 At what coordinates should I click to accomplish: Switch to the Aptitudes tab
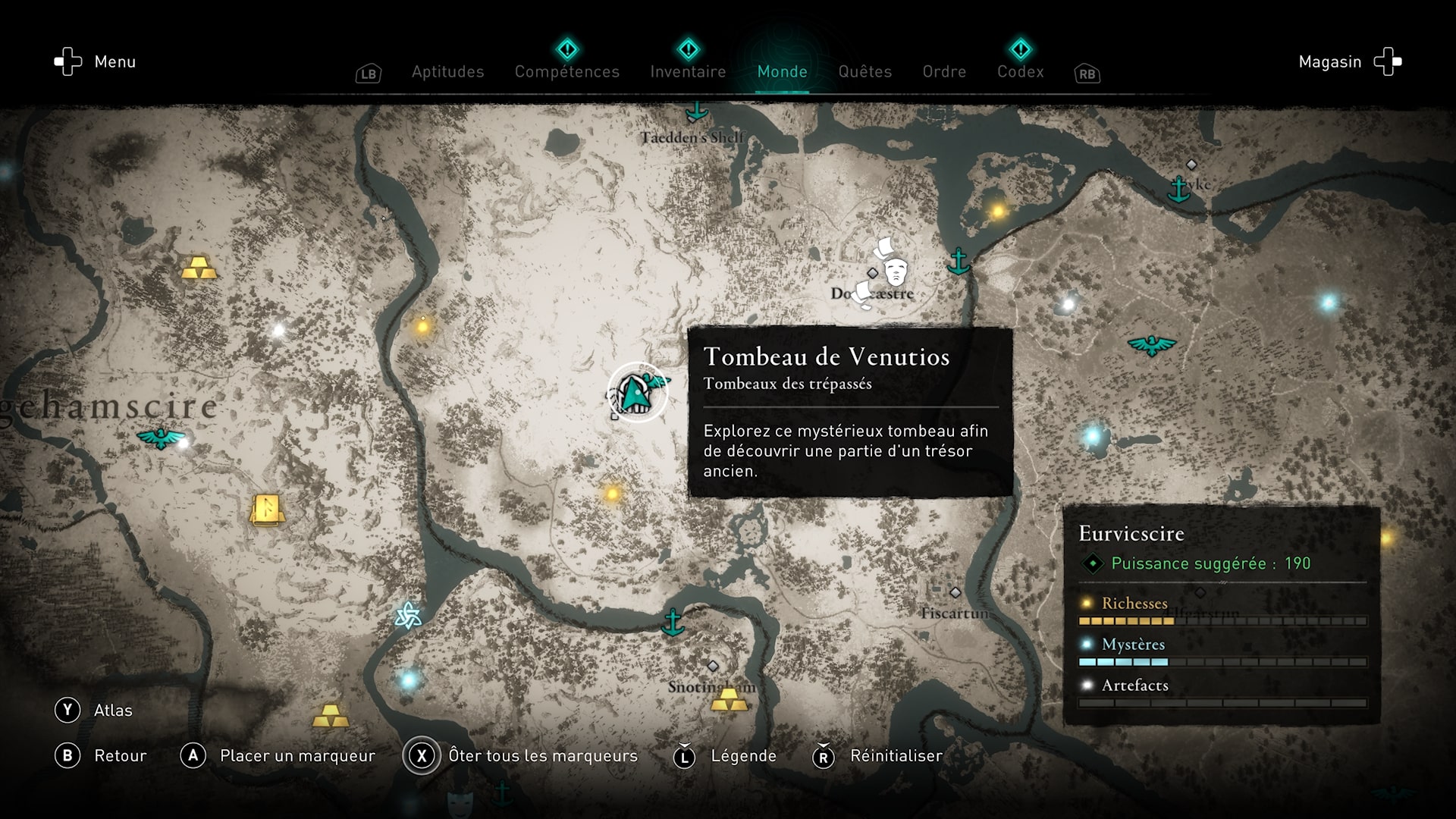point(447,71)
